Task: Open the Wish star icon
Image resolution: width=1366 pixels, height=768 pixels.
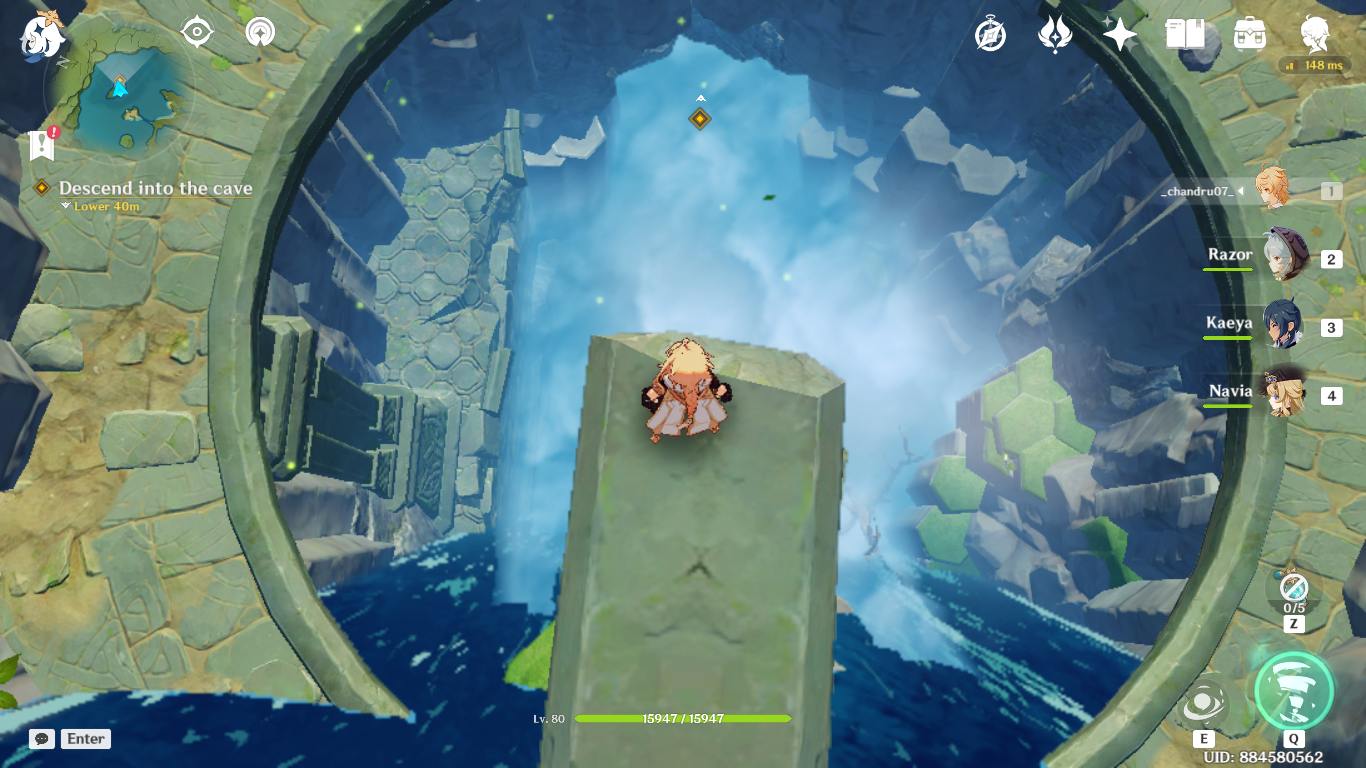Action: [x=1119, y=35]
